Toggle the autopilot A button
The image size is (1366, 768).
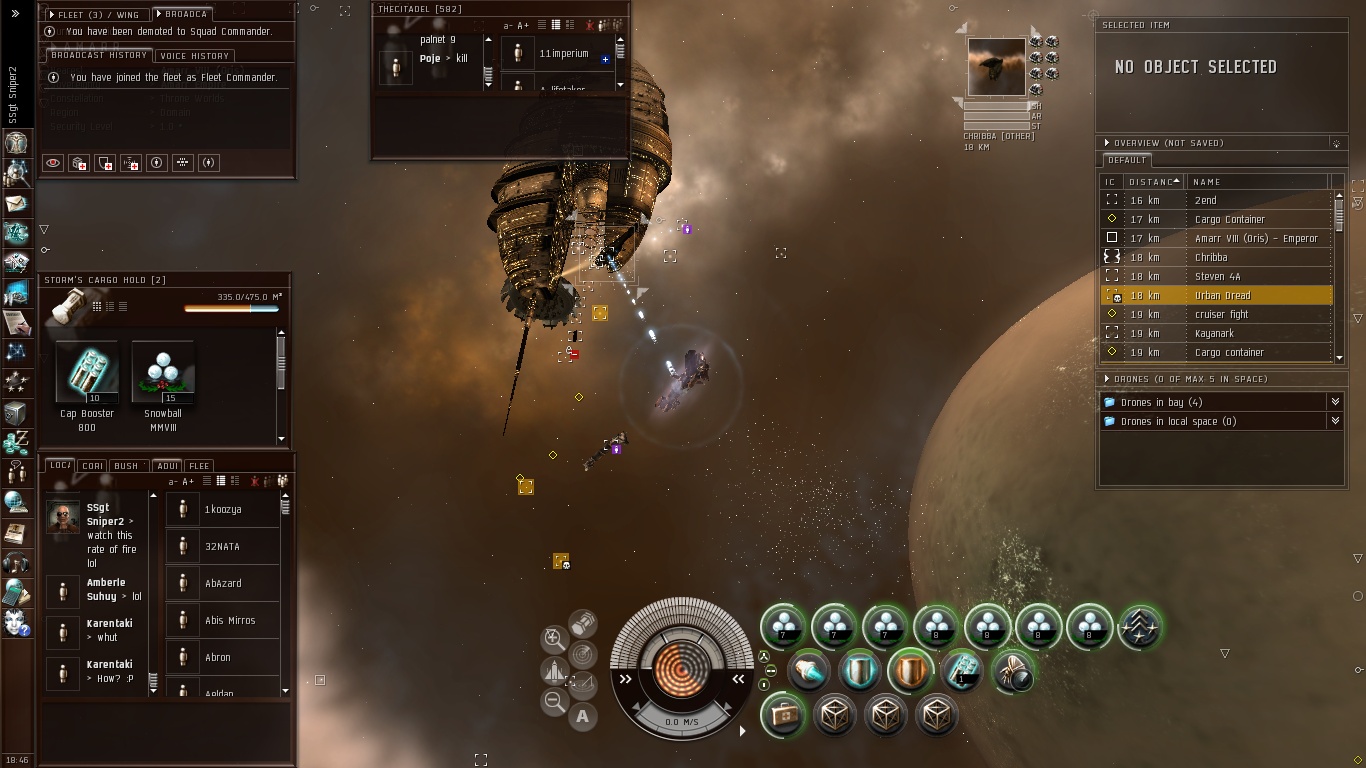pos(582,716)
